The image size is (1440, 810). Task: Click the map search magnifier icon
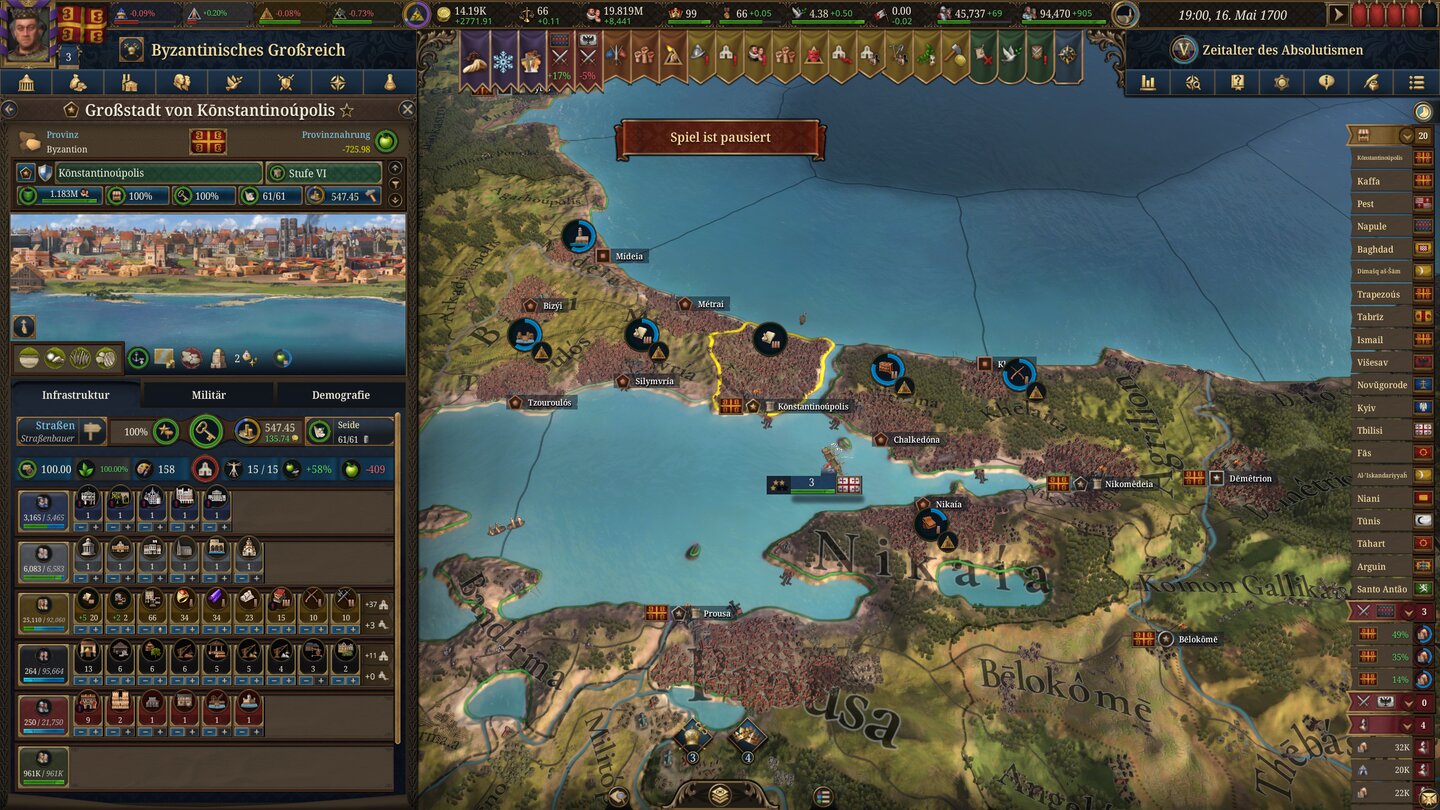1192,83
